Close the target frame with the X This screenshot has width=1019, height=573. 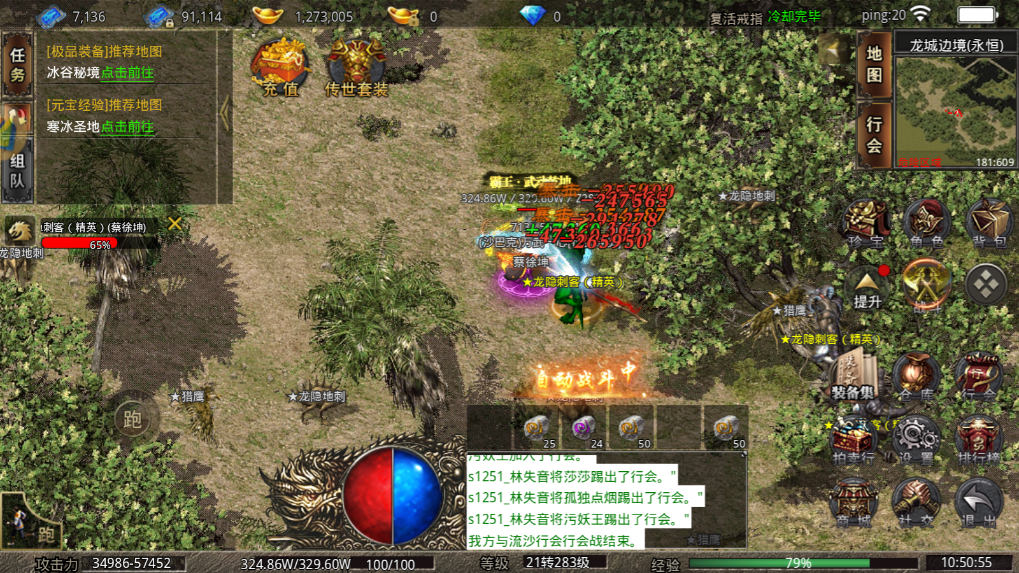click(175, 223)
